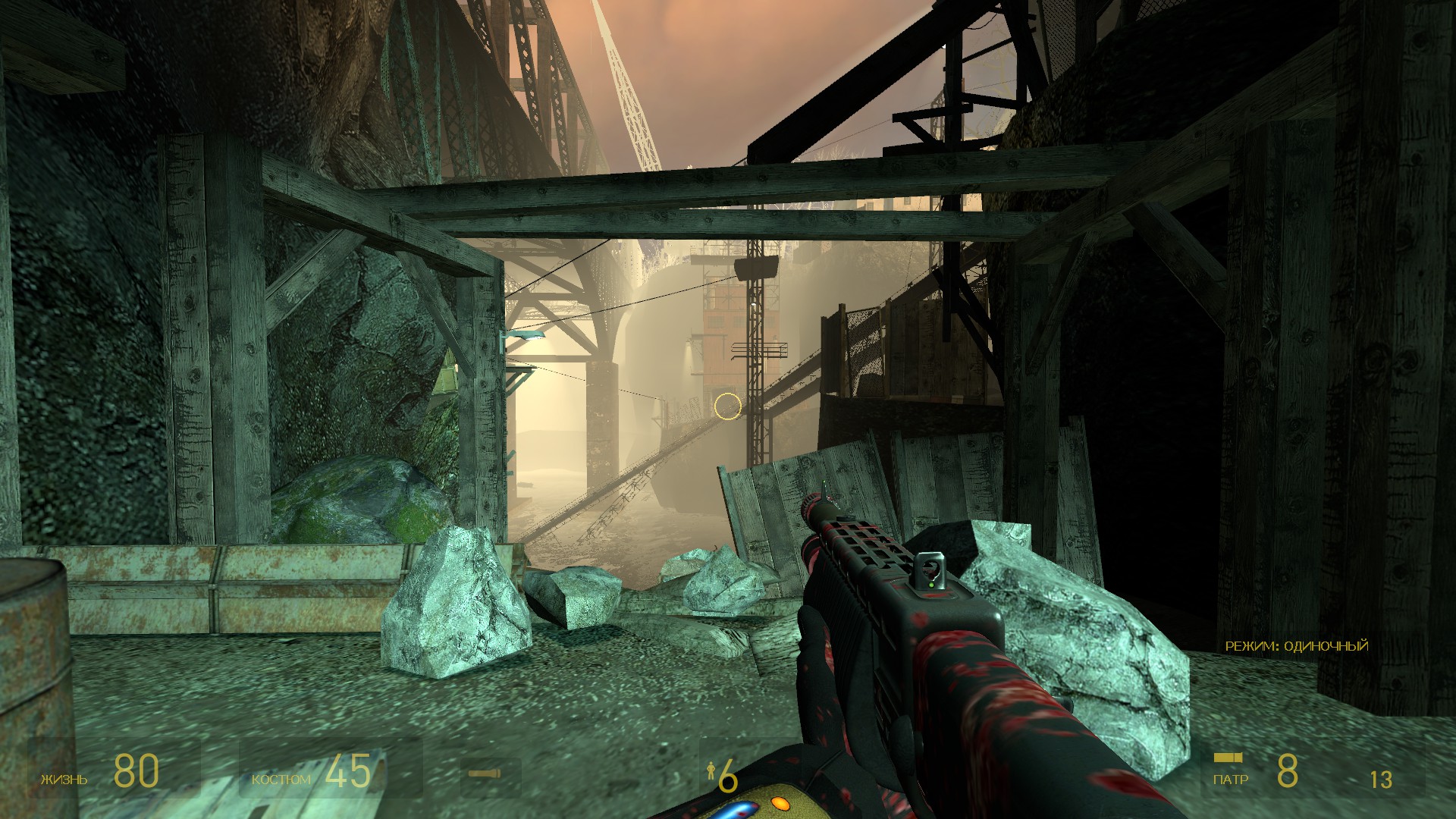Click the circular crosshair in screen center
Image resolution: width=1456 pixels, height=819 pixels.
point(726,408)
